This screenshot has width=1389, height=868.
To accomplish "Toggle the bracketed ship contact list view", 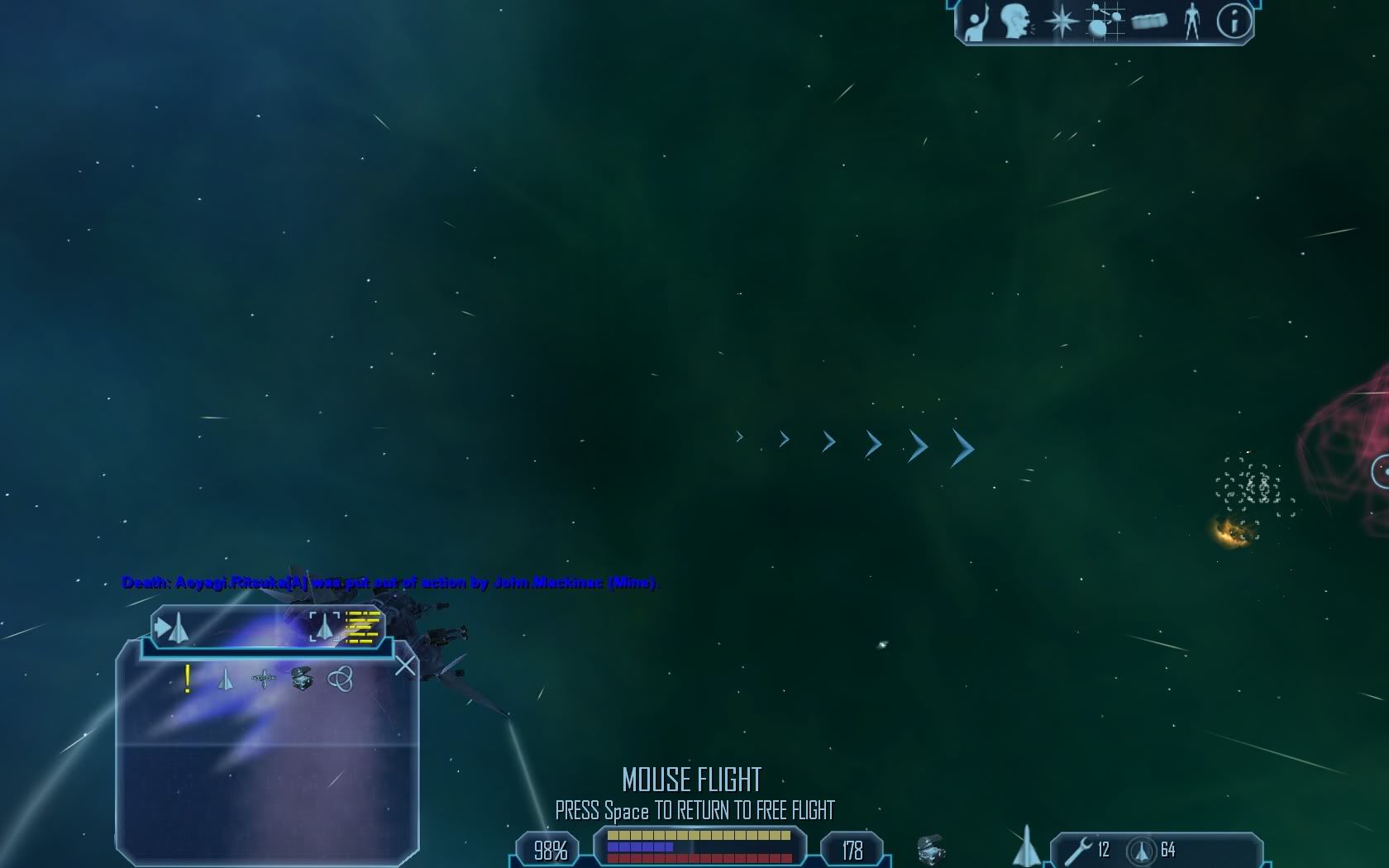I will [x=325, y=627].
